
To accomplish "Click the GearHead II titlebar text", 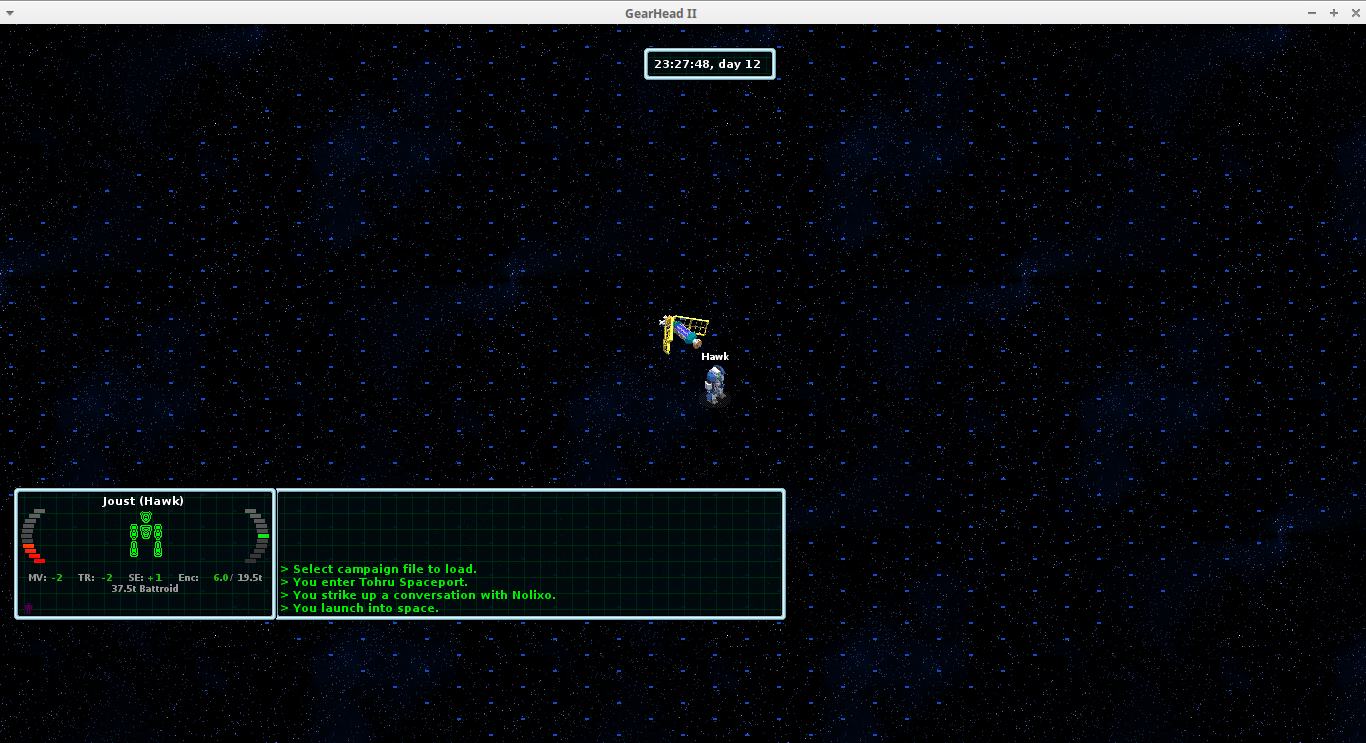I will coord(661,13).
